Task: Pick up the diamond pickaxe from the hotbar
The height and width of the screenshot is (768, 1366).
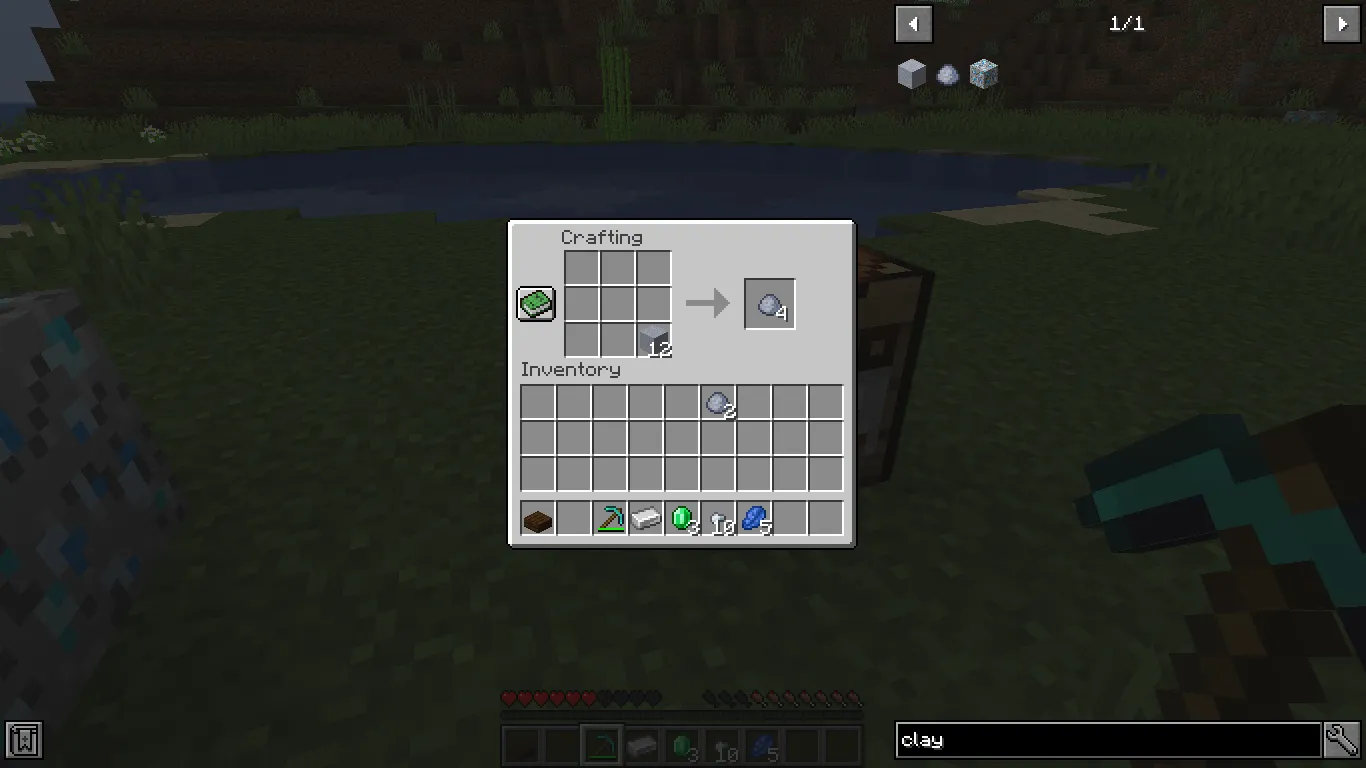Action: [x=609, y=517]
